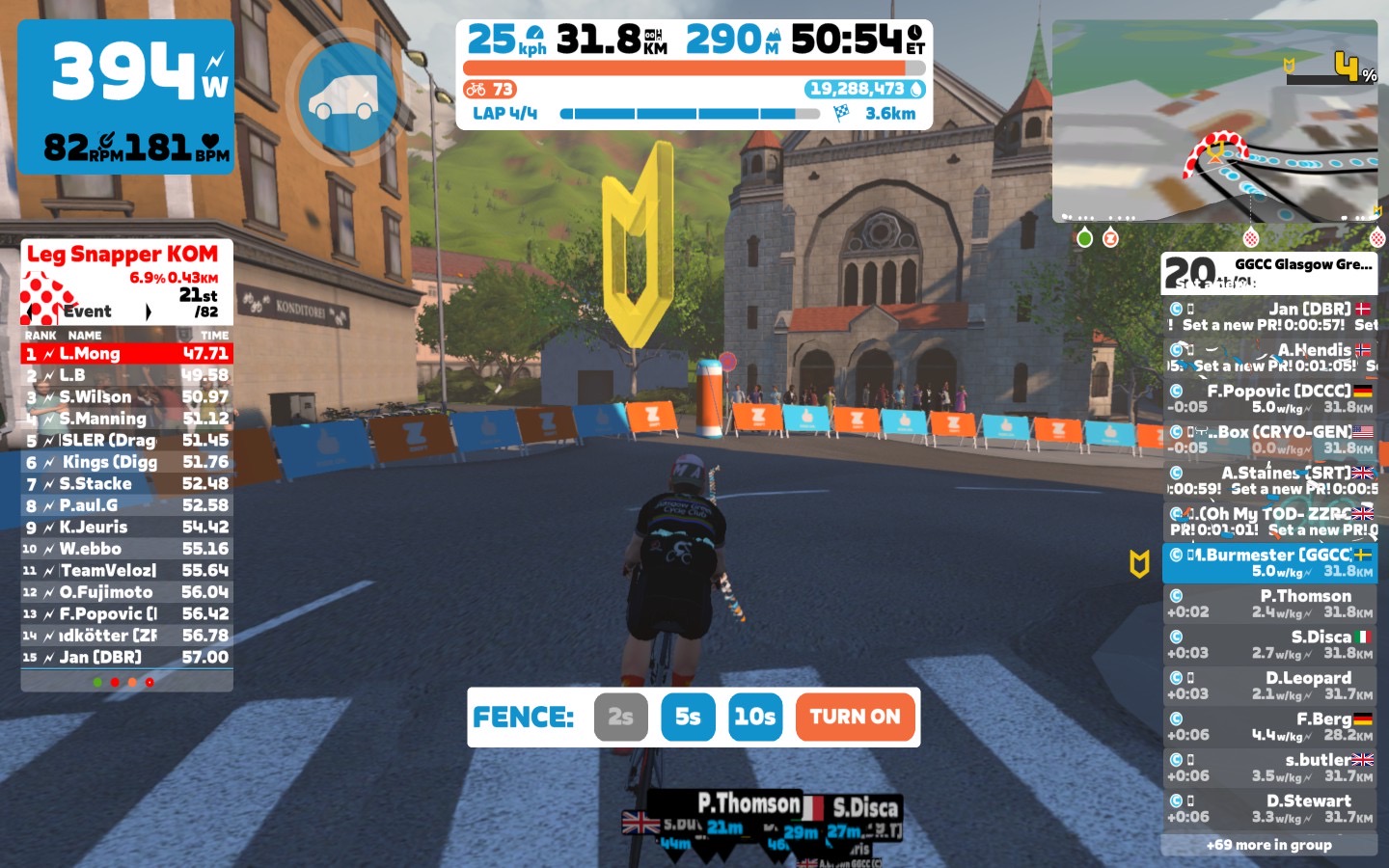Click D.Stewart's rider row
The height and width of the screenshot is (868, 1389).
(x=1268, y=808)
